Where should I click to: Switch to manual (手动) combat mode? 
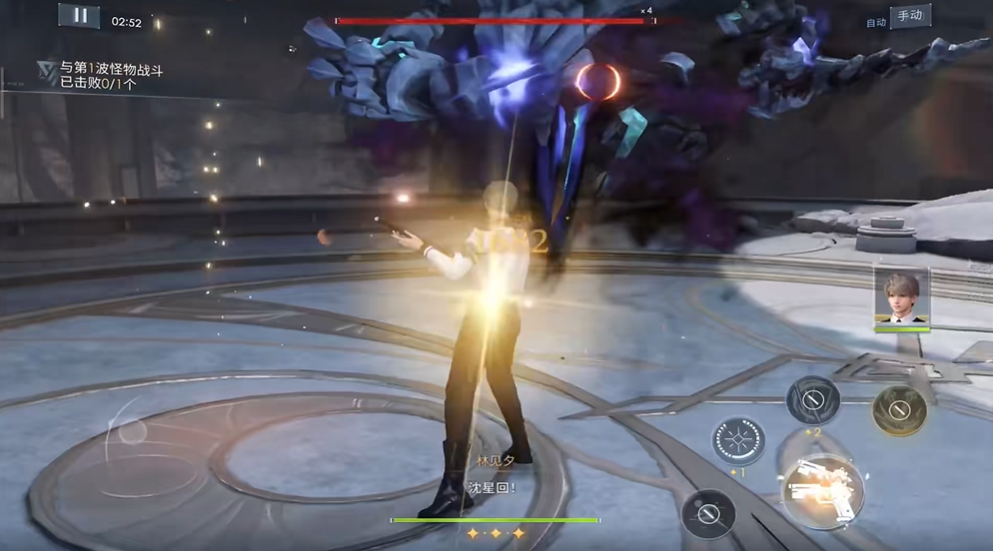[910, 16]
